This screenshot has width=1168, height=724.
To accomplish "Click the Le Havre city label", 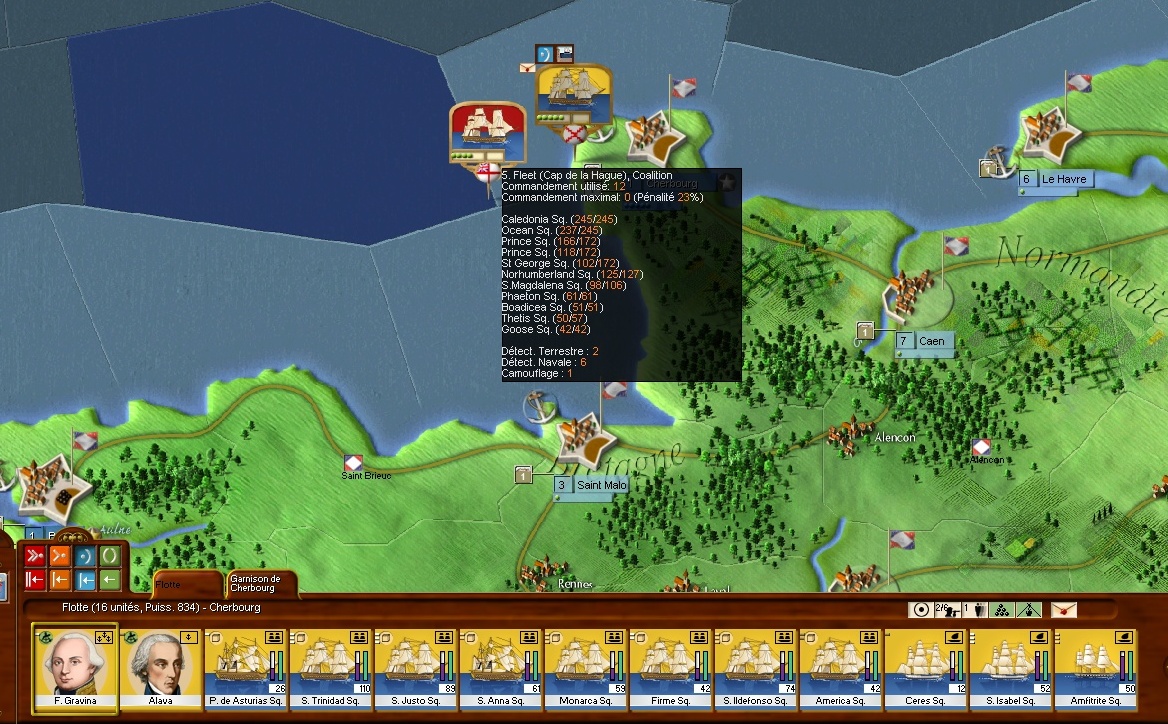I will pos(1063,180).
